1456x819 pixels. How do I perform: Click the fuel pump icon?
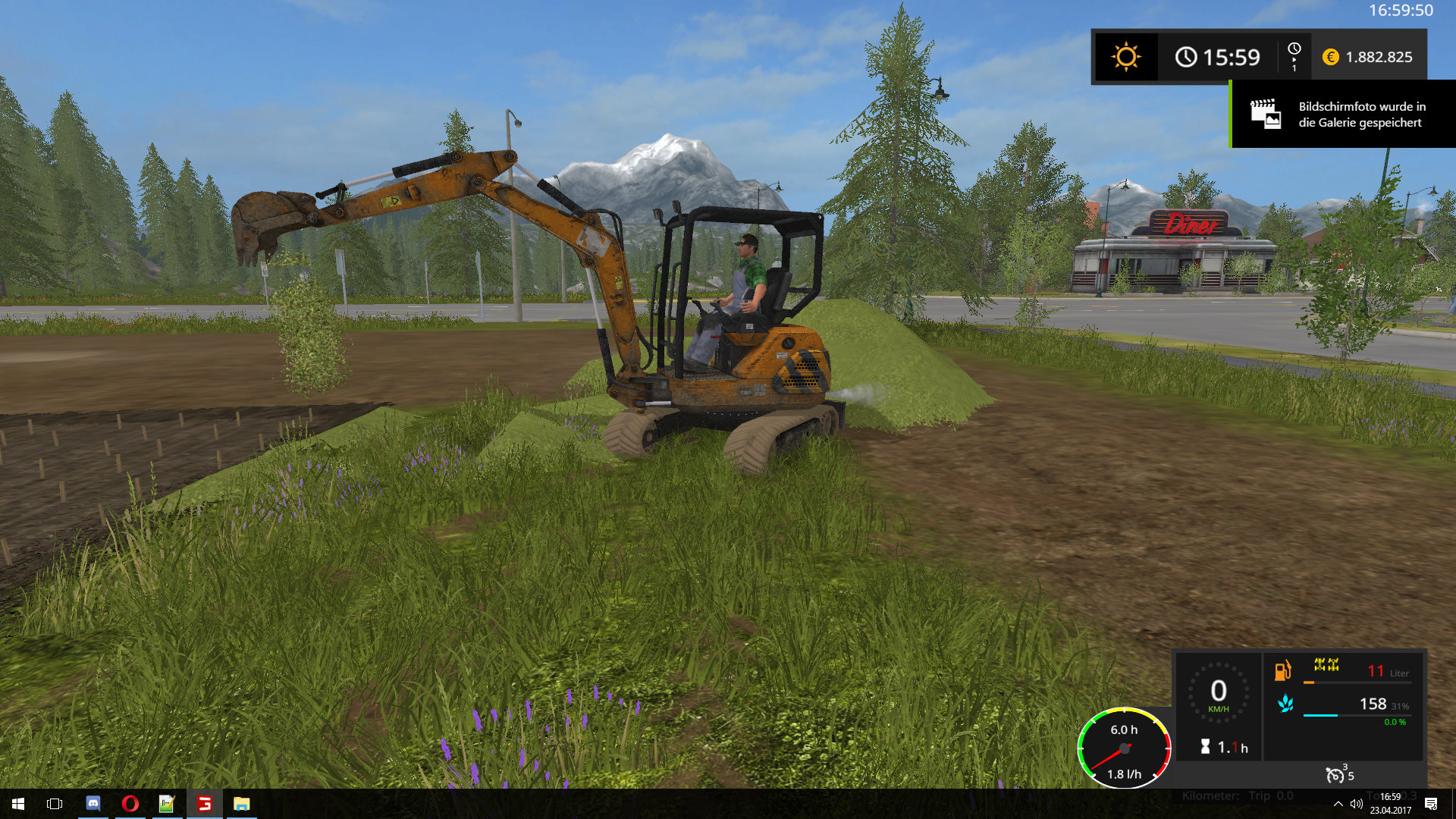[1282, 670]
